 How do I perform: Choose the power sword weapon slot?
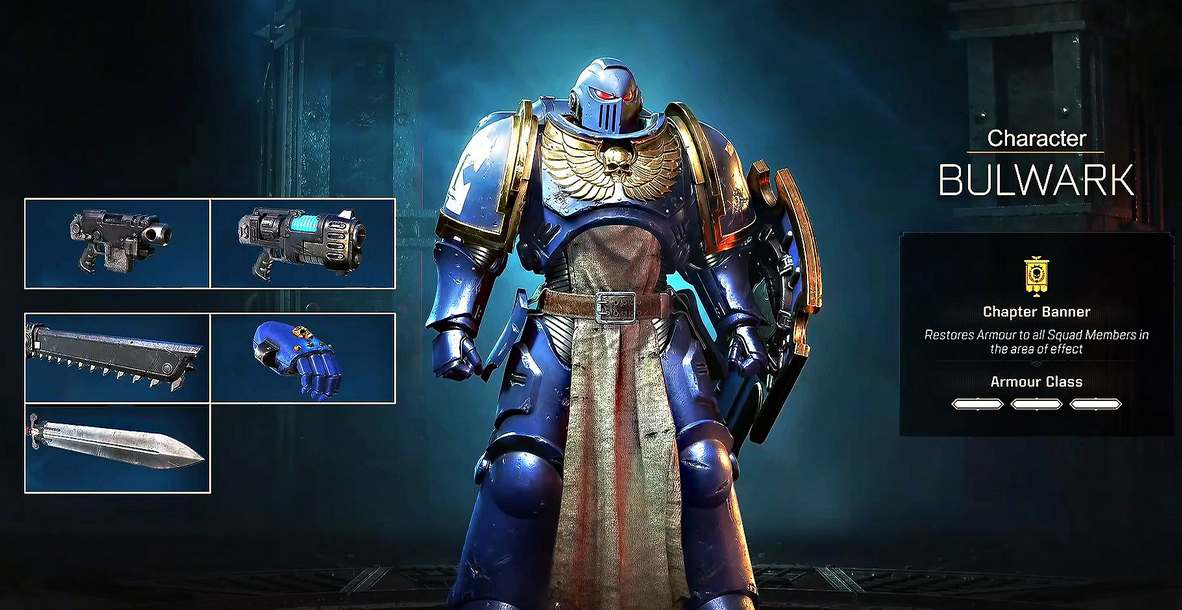[x=117, y=449]
